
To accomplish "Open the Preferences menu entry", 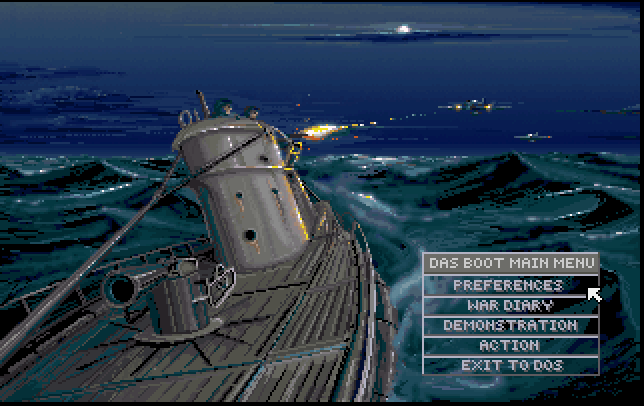I will point(510,285).
